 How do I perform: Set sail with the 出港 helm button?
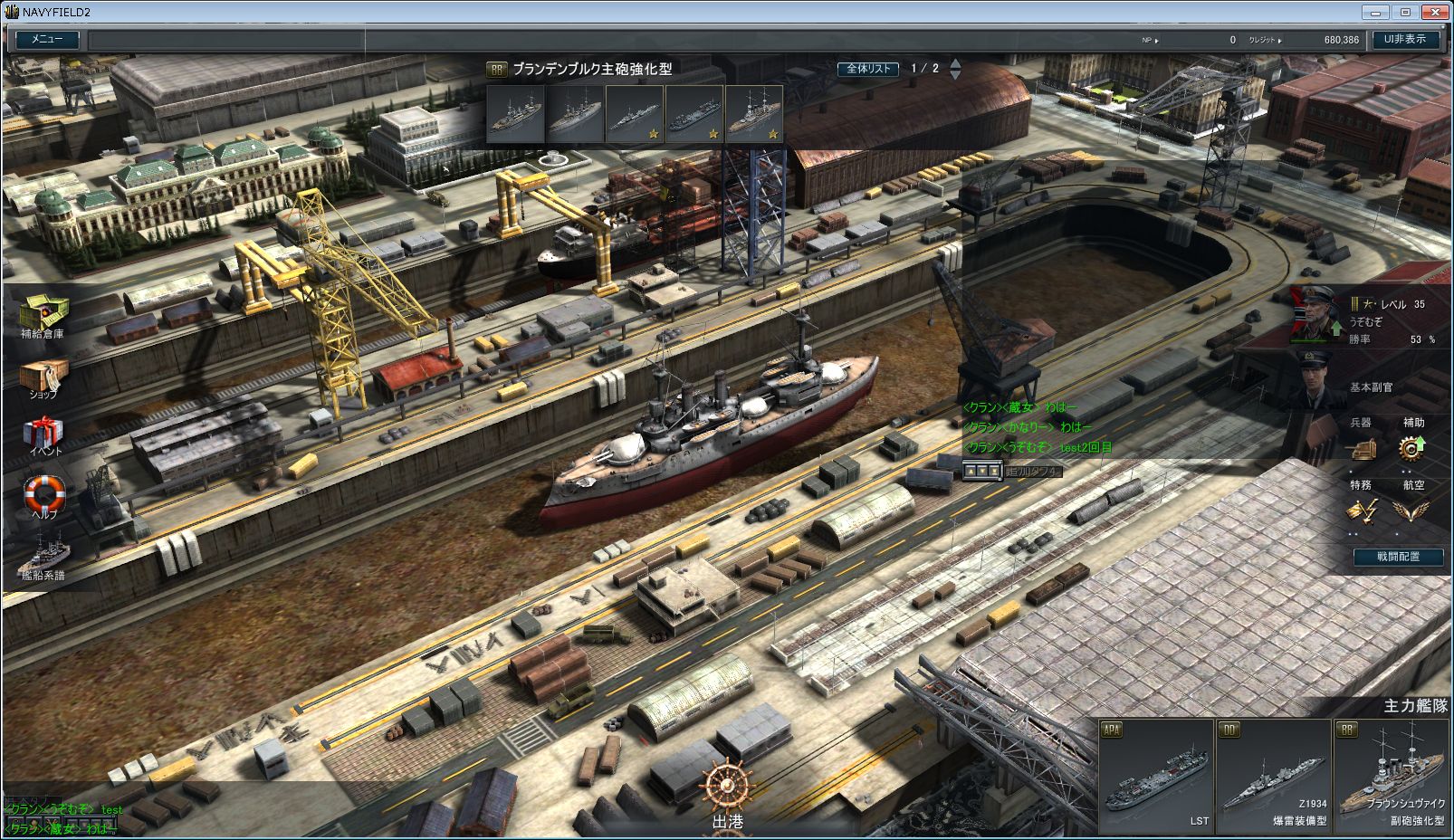point(727,794)
